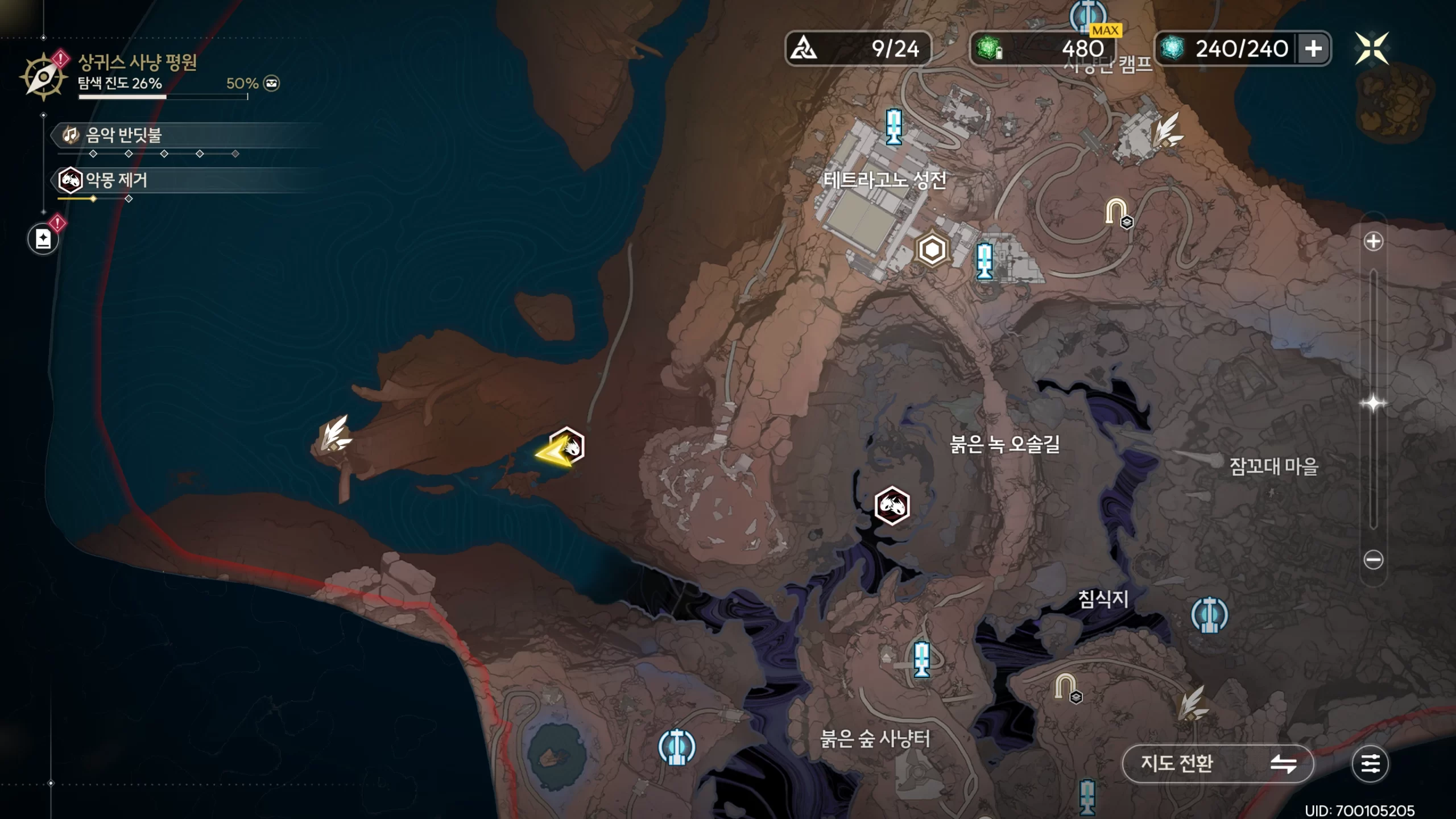Select the hexagon marker near 테트라고노 성전
The width and height of the screenshot is (1456, 819).
(932, 250)
